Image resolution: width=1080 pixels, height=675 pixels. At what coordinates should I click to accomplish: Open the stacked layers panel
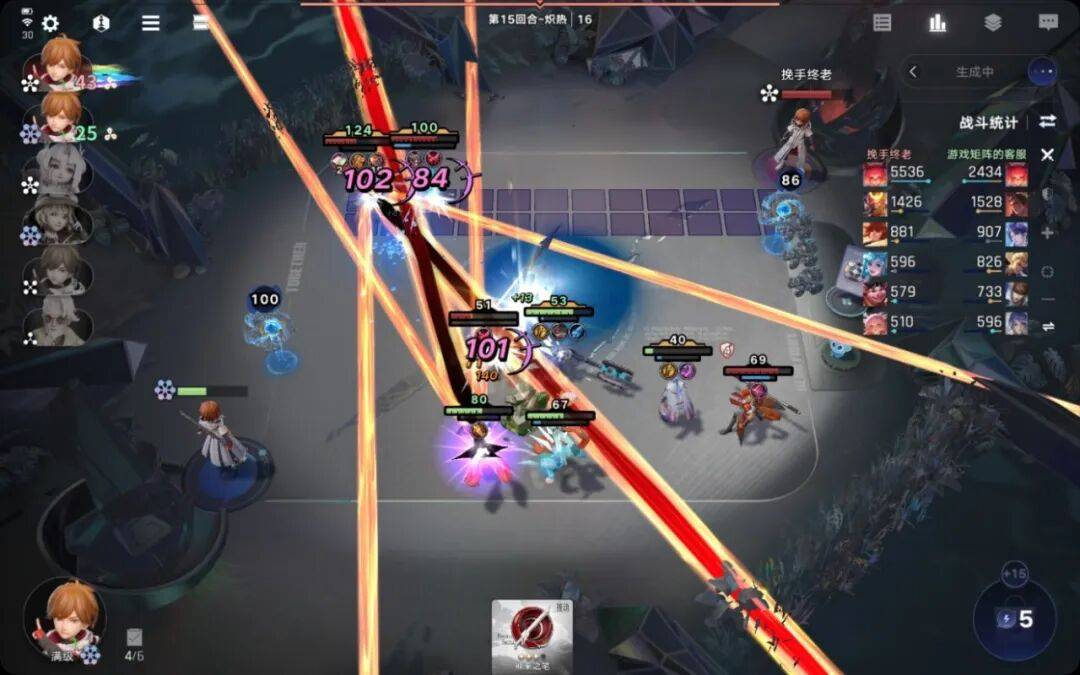point(992,23)
